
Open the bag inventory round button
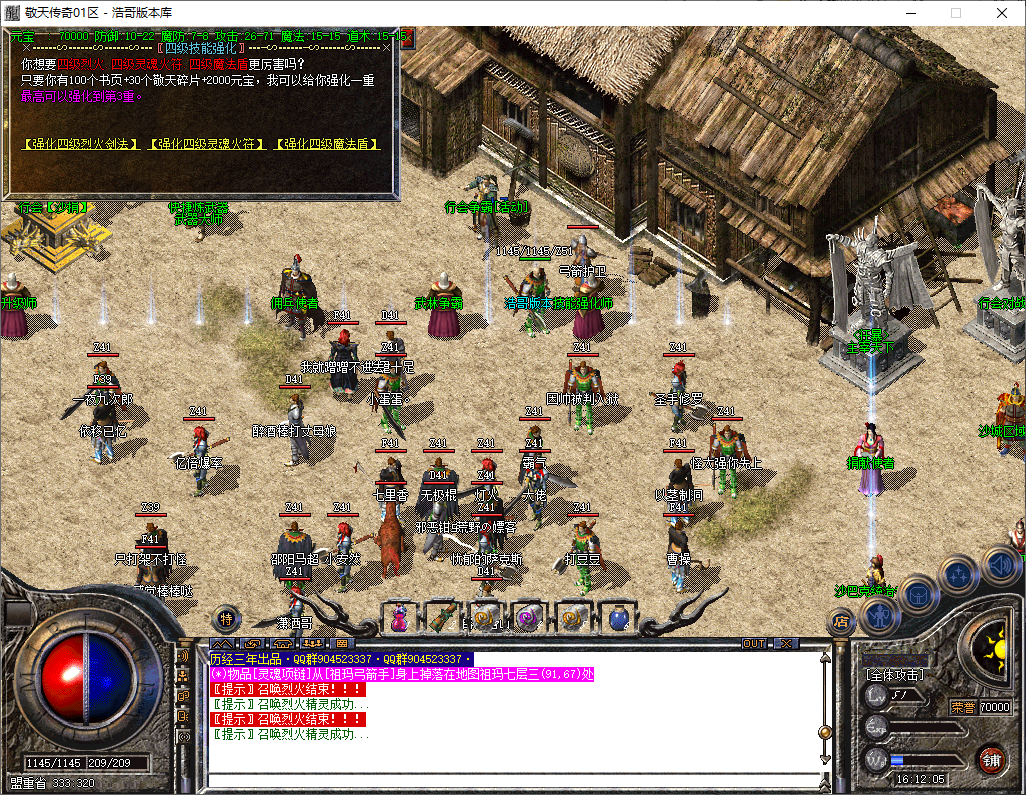tap(917, 596)
